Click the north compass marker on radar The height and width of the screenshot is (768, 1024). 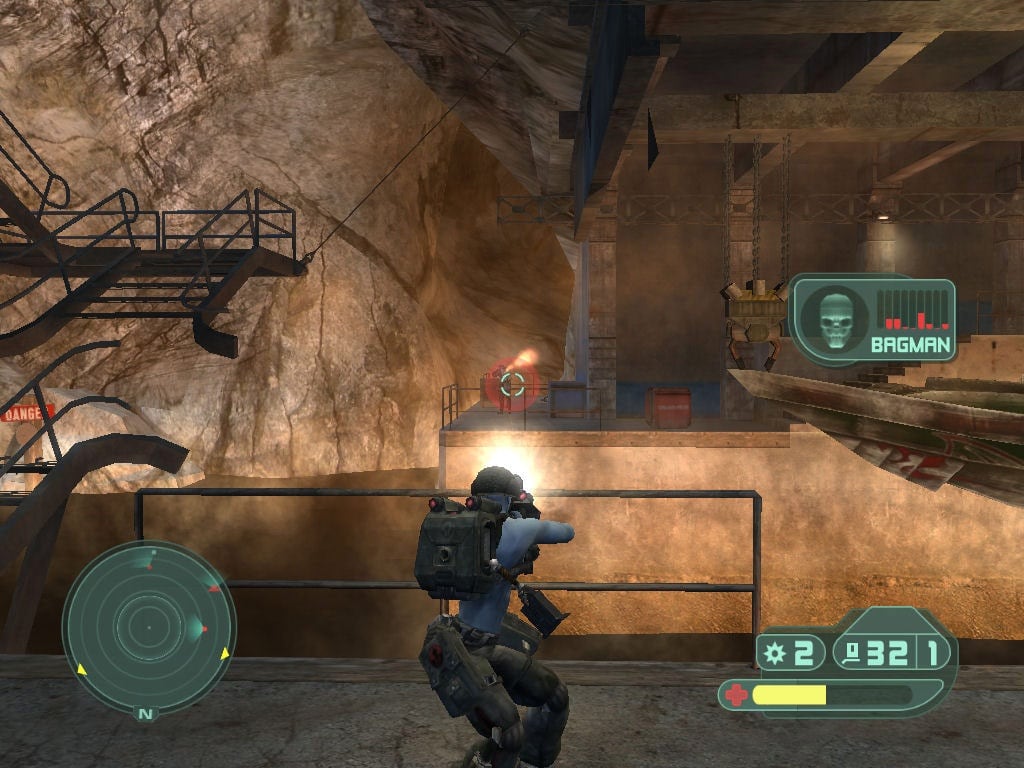(147, 713)
